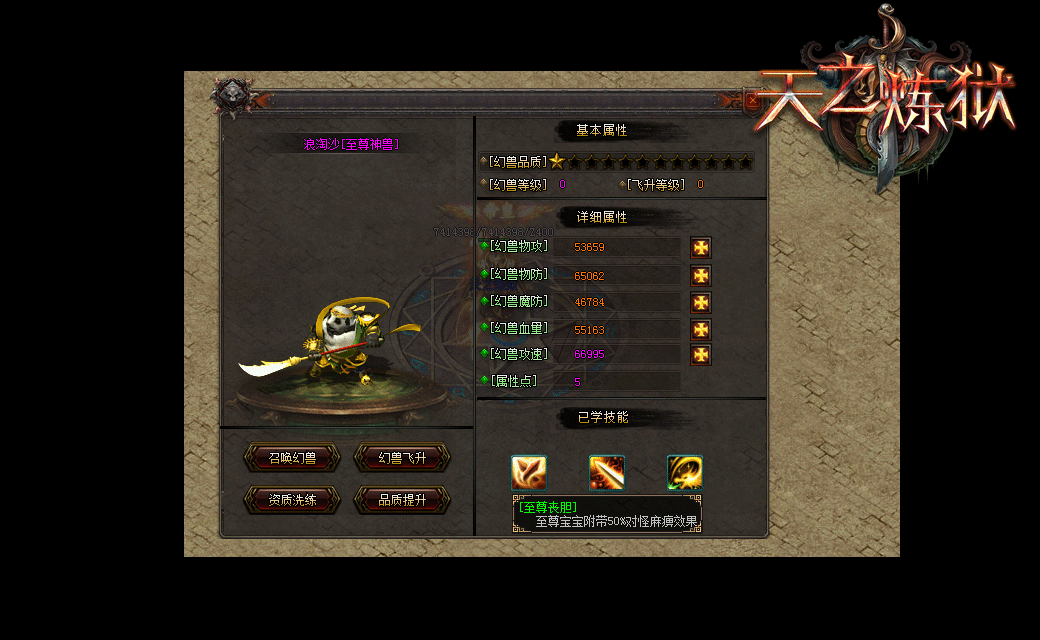The width and height of the screenshot is (1040, 640).
Task: Open the 幻兽飞升 ascension option
Action: tap(402, 458)
